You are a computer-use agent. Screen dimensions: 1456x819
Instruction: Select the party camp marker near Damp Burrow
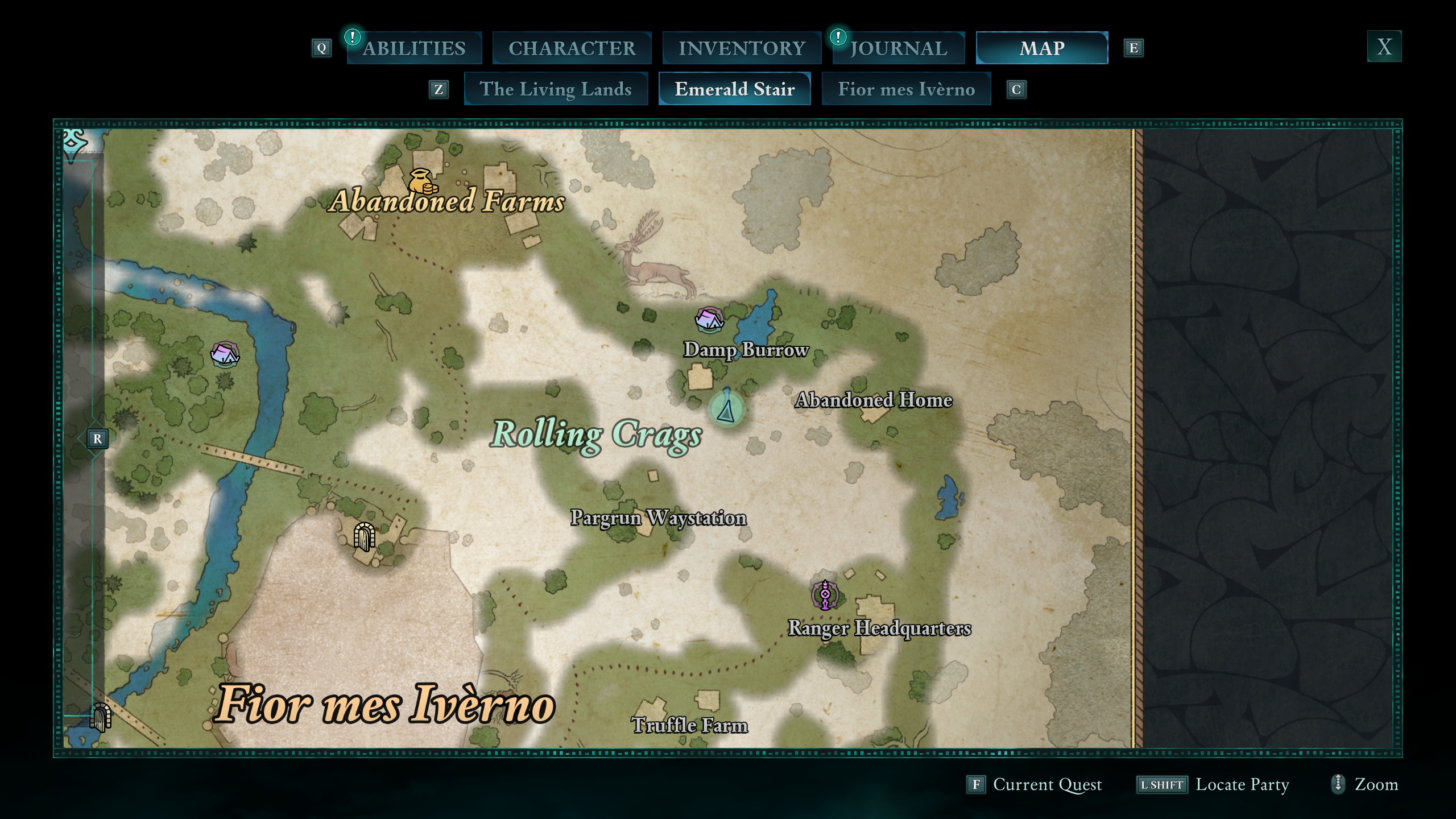(709, 320)
